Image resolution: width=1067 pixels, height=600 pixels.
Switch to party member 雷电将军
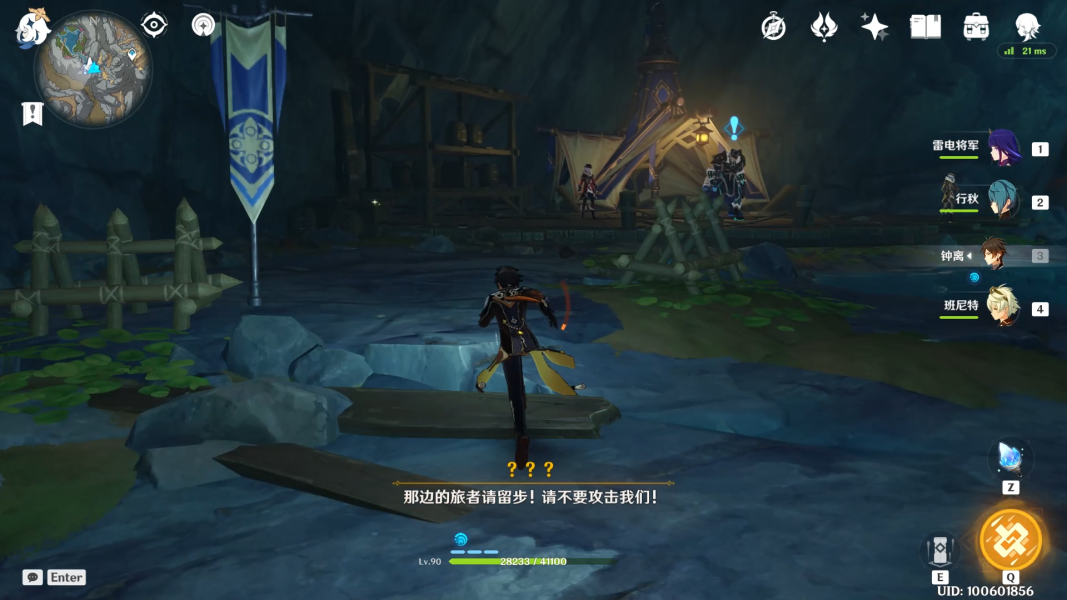[1003, 148]
